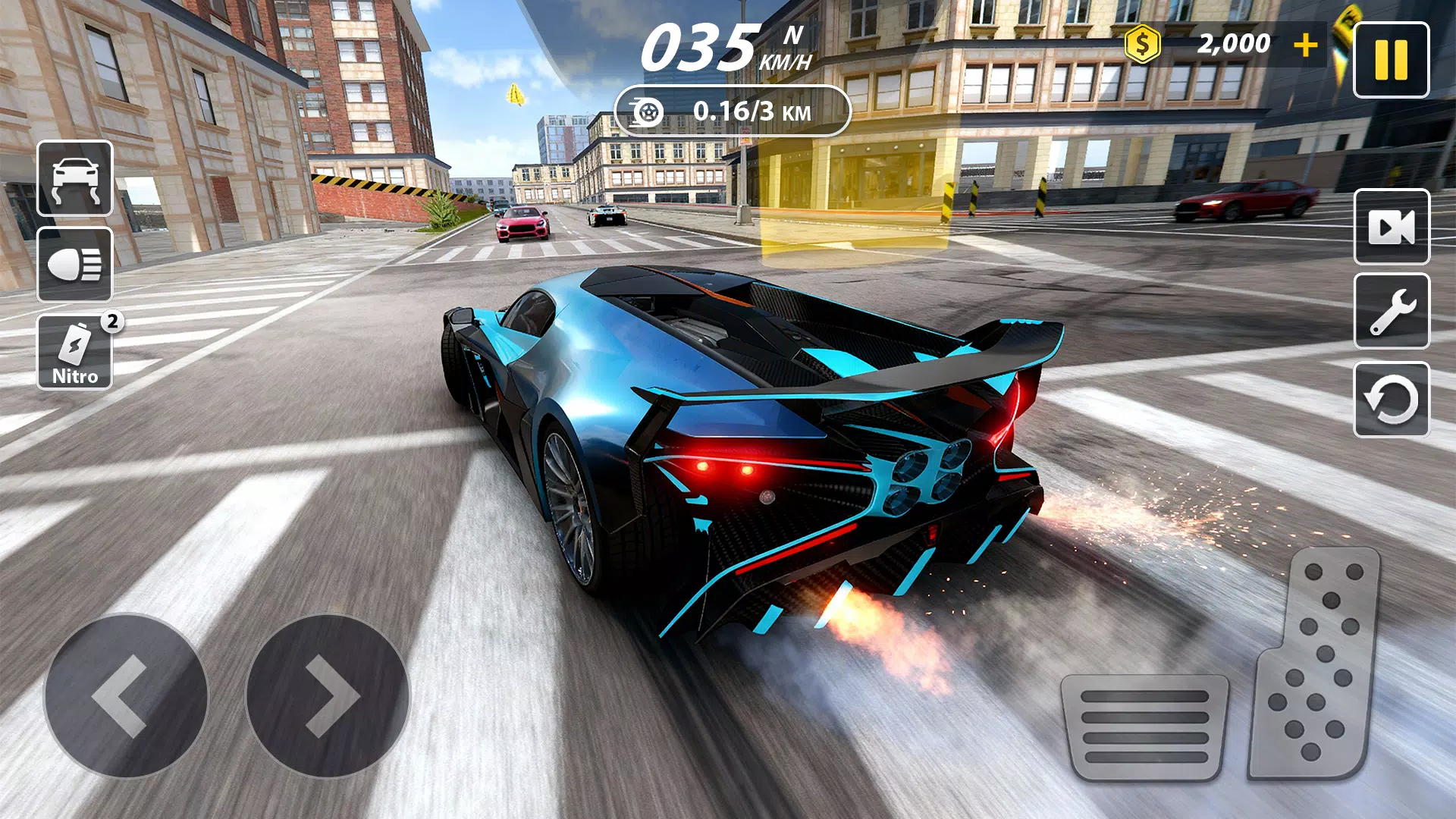
Task: Reset the car position with the reset icon
Action: [1392, 400]
